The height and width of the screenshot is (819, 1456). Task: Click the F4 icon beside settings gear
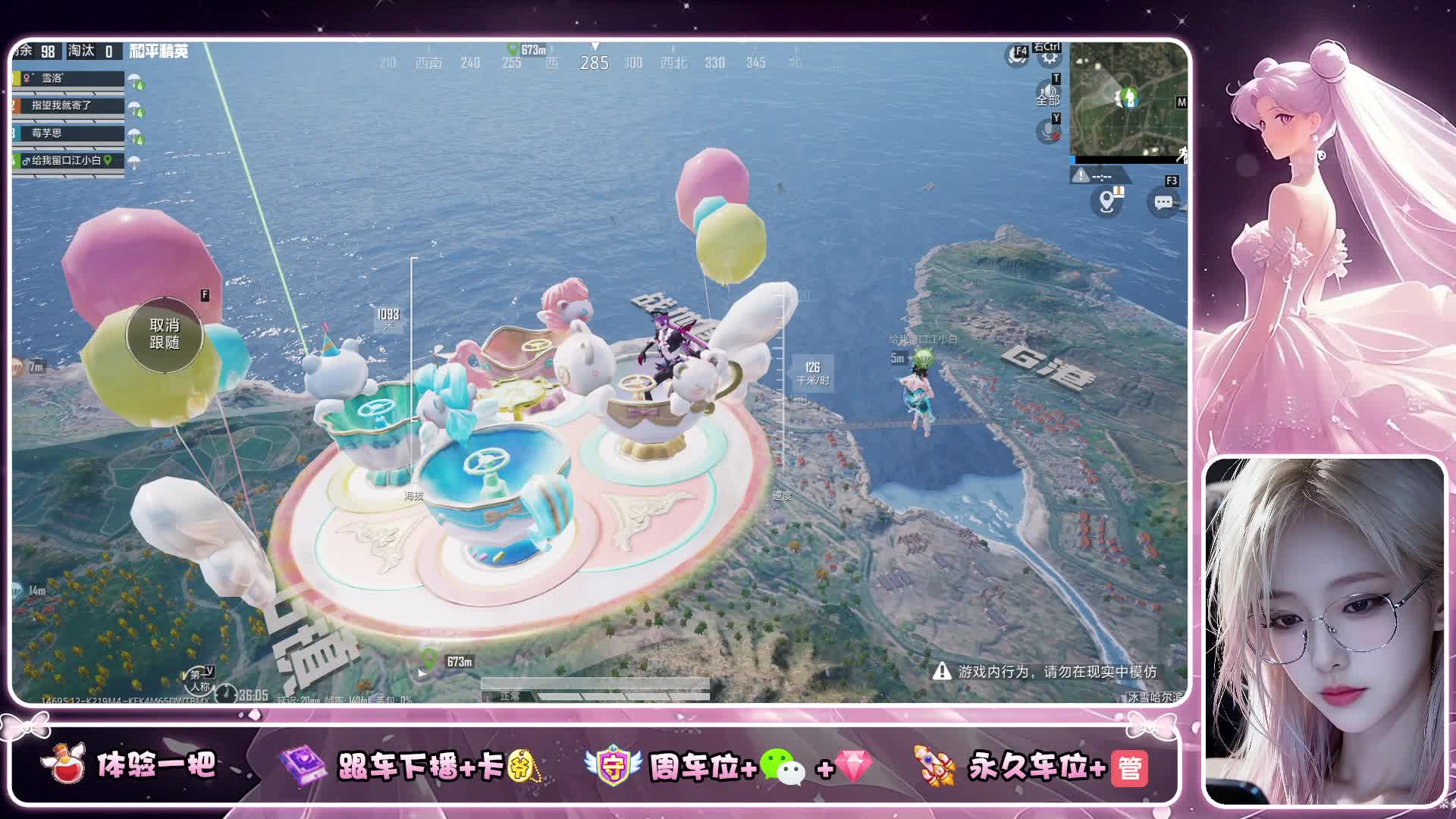pyautogui.click(x=1017, y=55)
